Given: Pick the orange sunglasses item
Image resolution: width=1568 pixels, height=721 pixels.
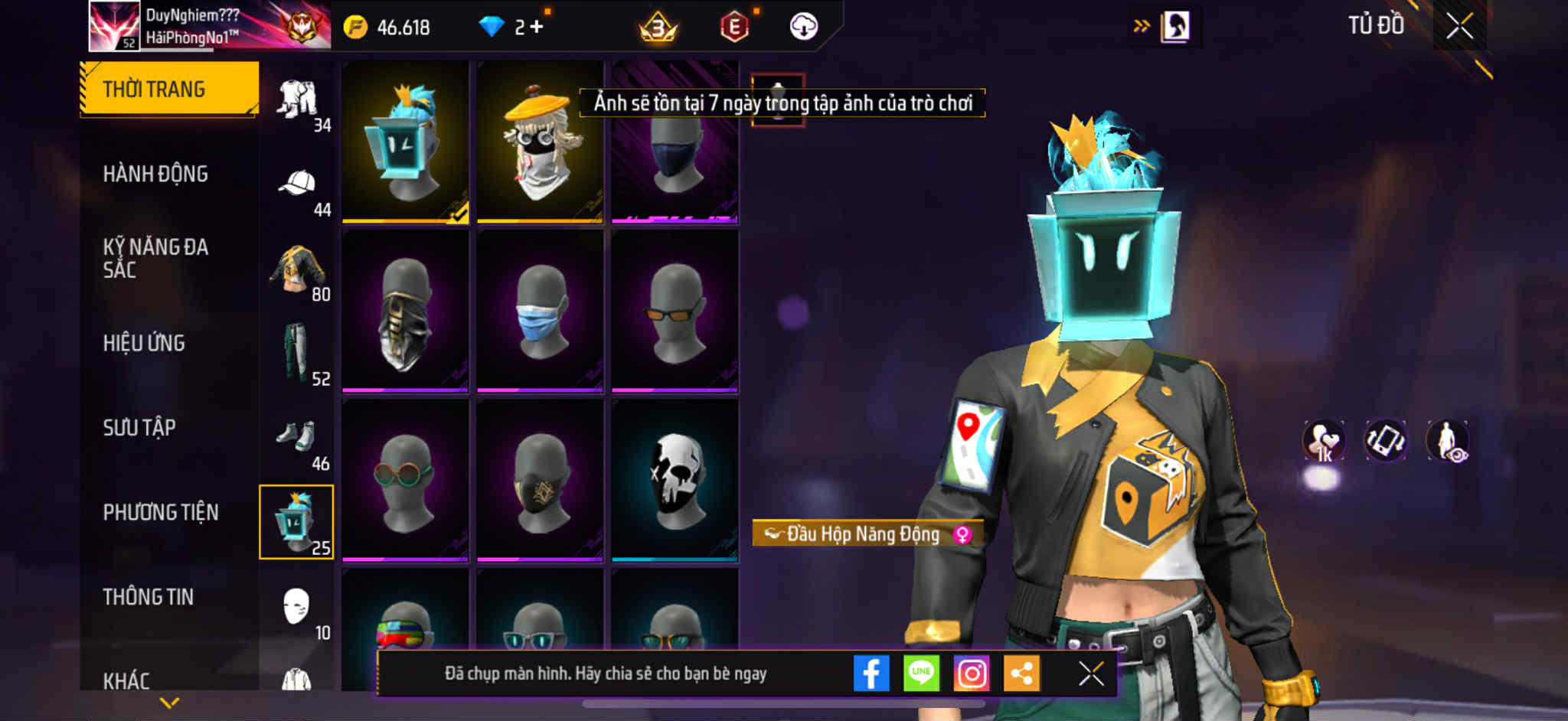Looking at the screenshot, I should click(x=675, y=312).
